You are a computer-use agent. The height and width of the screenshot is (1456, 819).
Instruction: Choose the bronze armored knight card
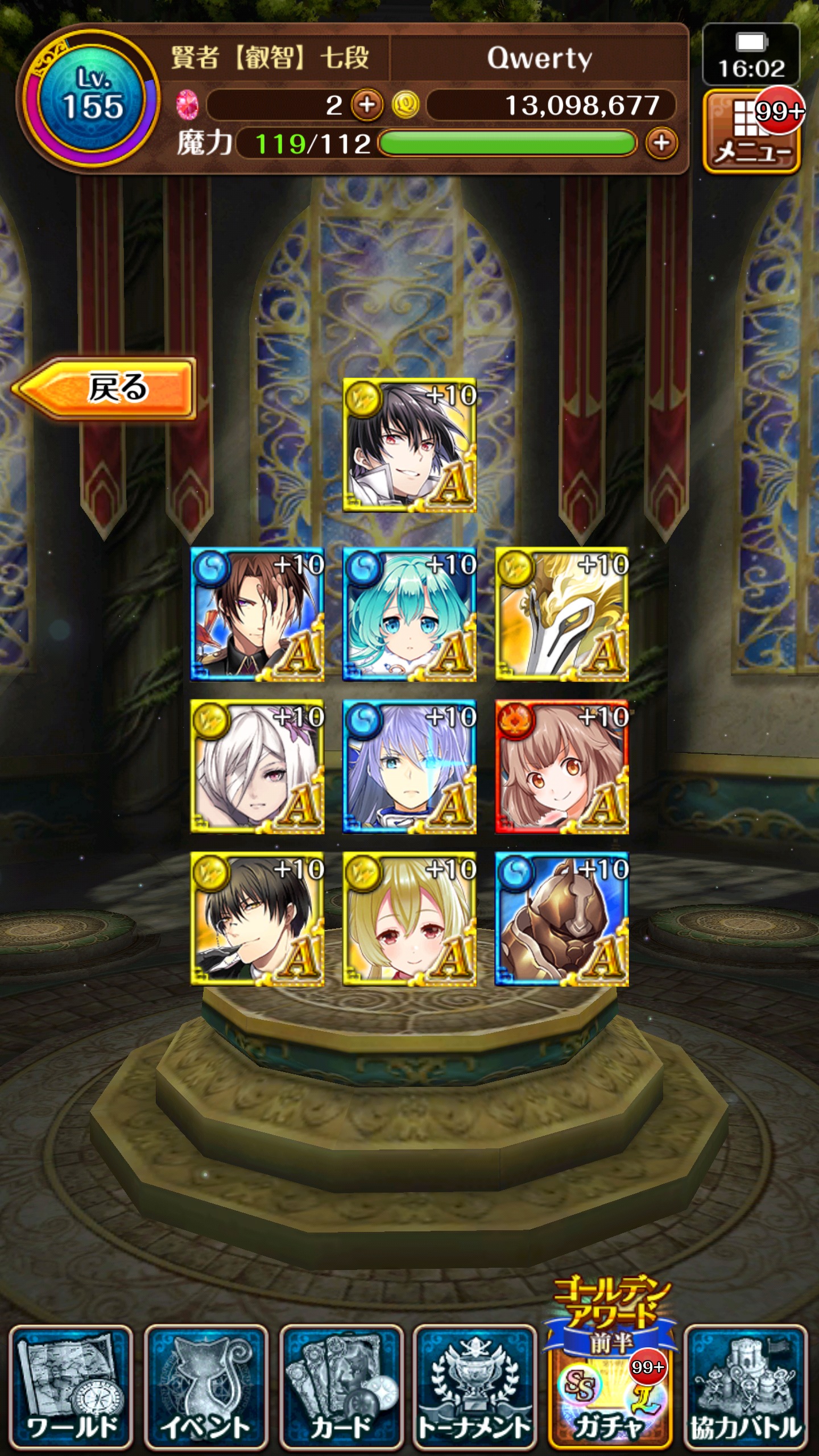tap(561, 919)
